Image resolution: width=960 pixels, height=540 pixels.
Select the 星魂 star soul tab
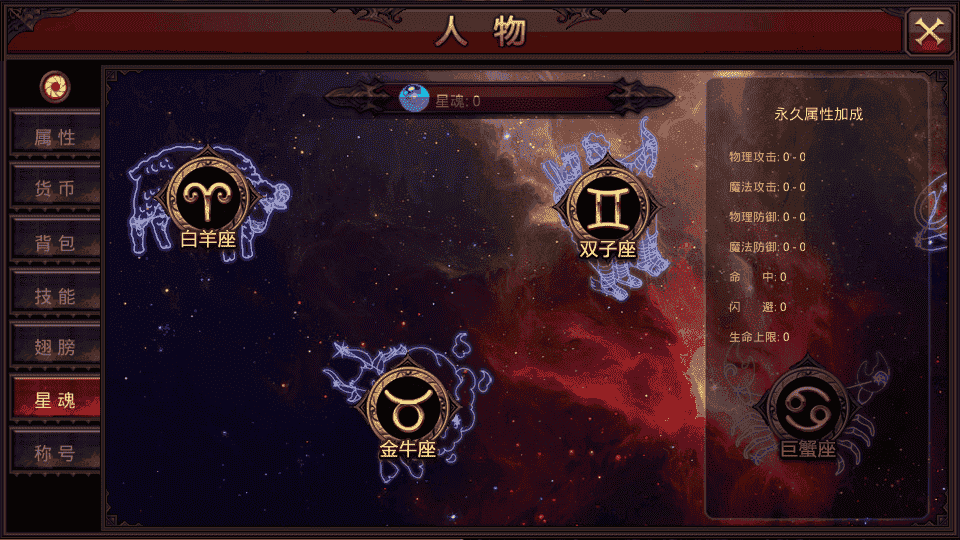point(55,401)
